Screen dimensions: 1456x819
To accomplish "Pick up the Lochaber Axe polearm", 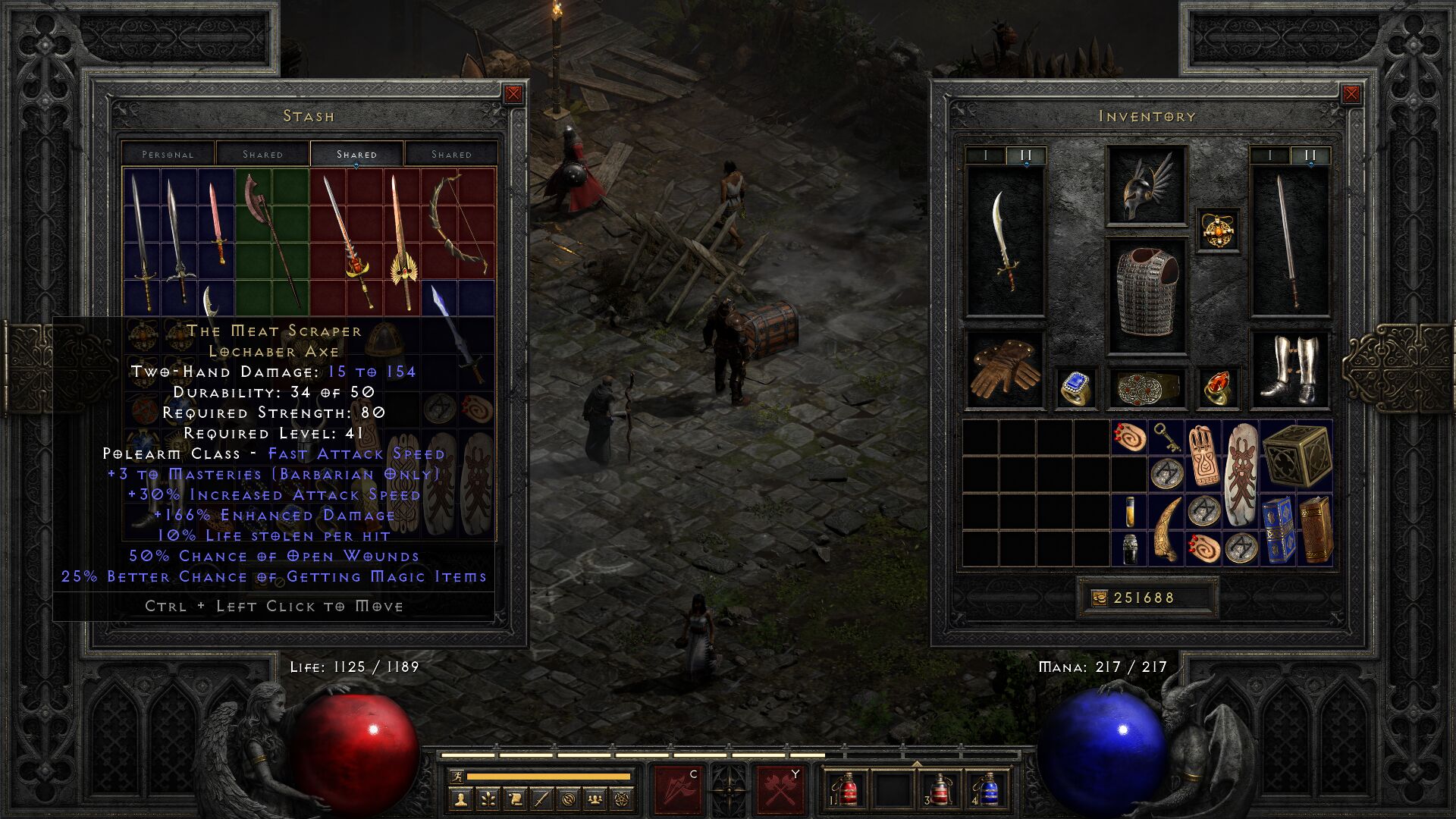I will click(269, 239).
